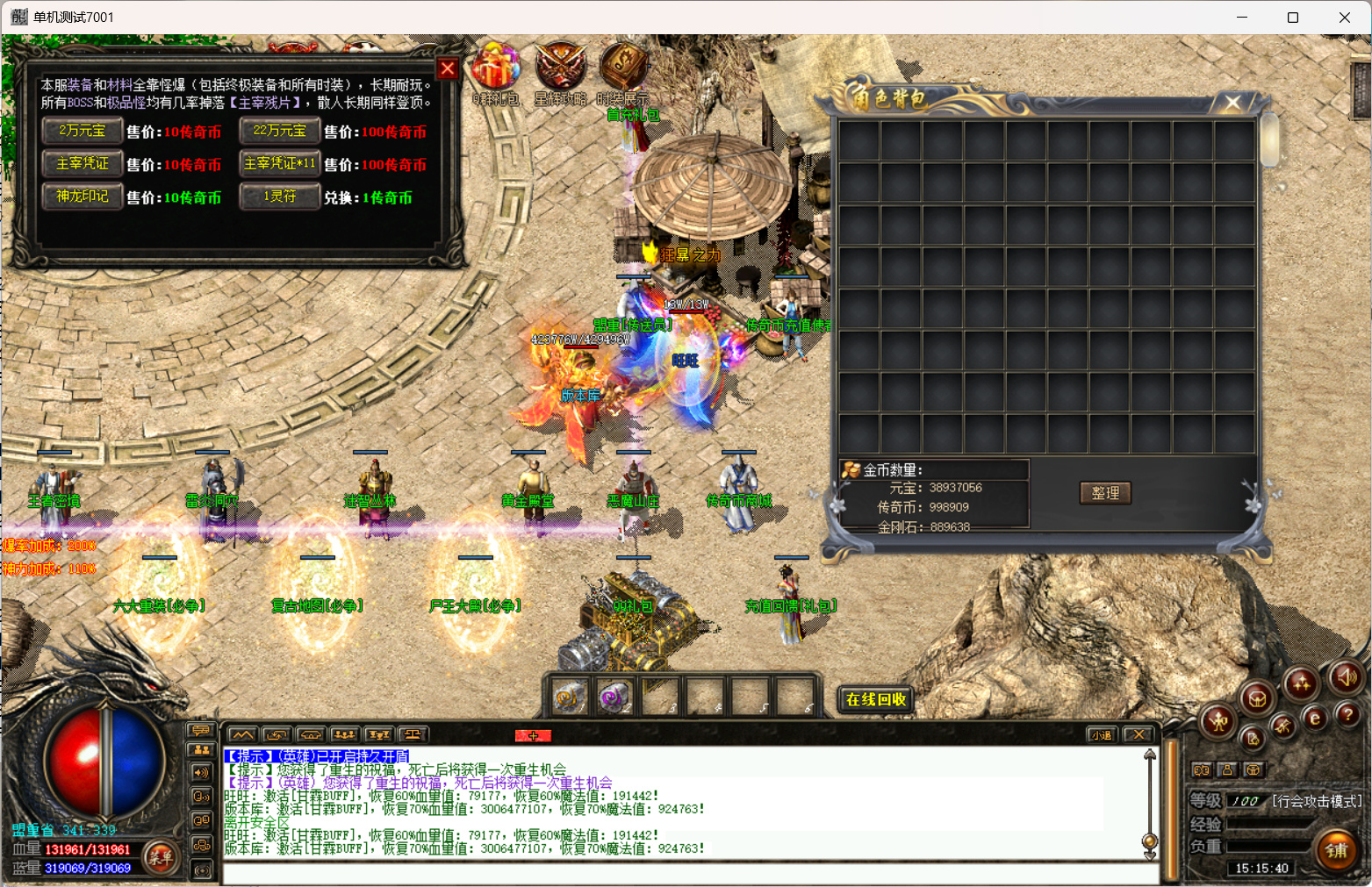The width and height of the screenshot is (1372, 887).
Task: Click 整理 to sort the backpack
Action: pyautogui.click(x=1104, y=493)
